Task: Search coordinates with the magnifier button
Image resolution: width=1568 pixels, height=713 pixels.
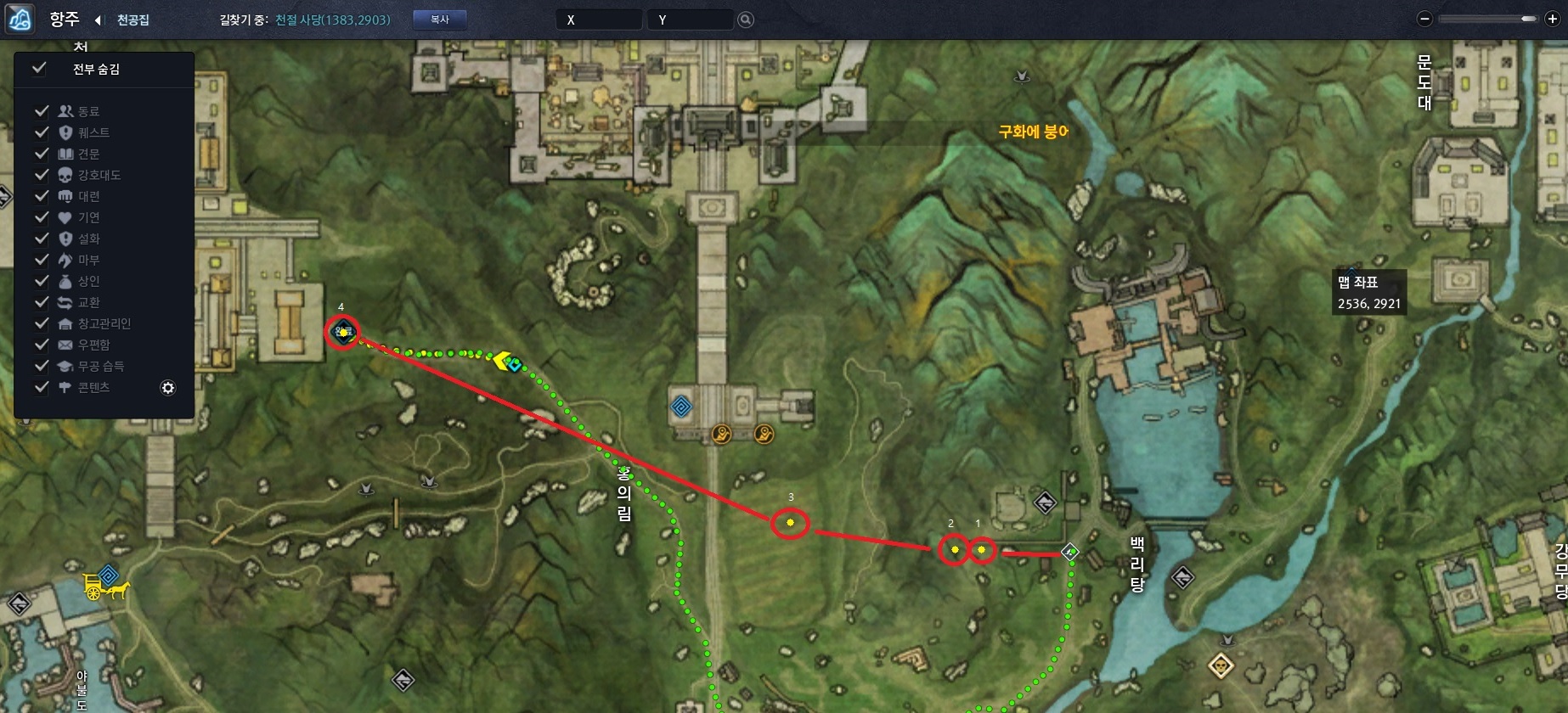Action: point(746,20)
